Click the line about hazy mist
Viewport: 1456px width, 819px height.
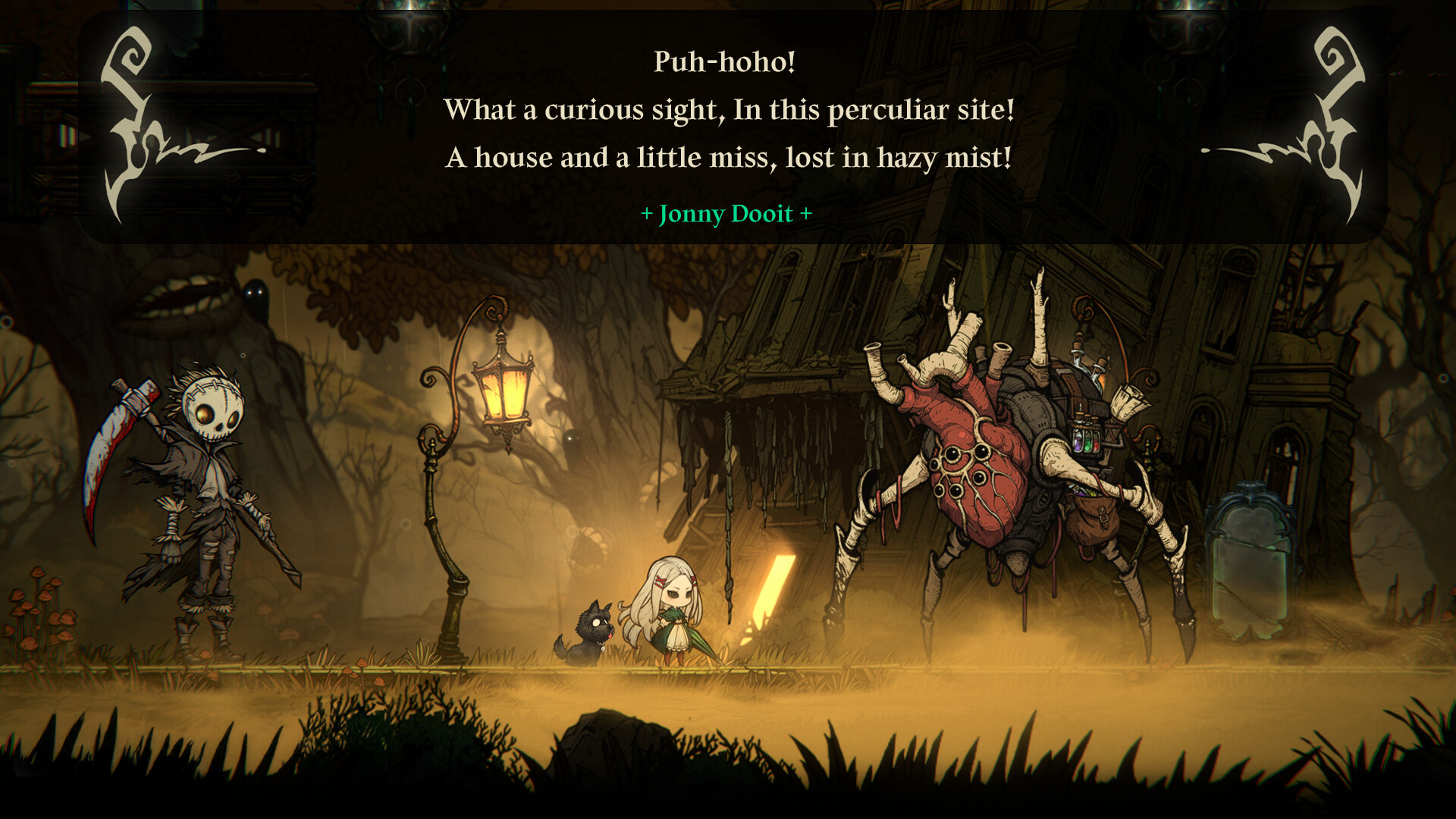728,158
